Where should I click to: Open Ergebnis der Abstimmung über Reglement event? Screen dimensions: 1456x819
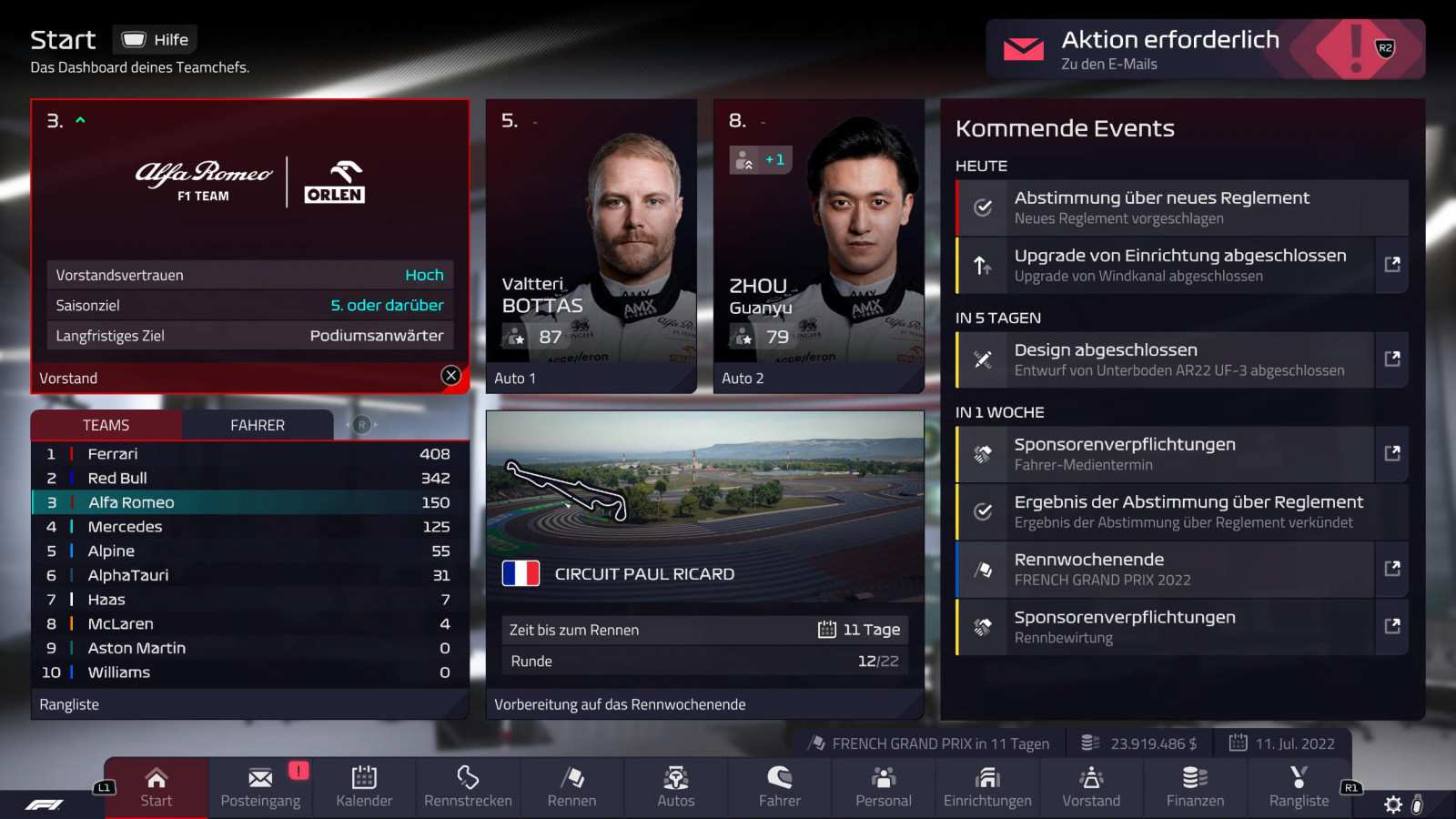click(x=1182, y=511)
